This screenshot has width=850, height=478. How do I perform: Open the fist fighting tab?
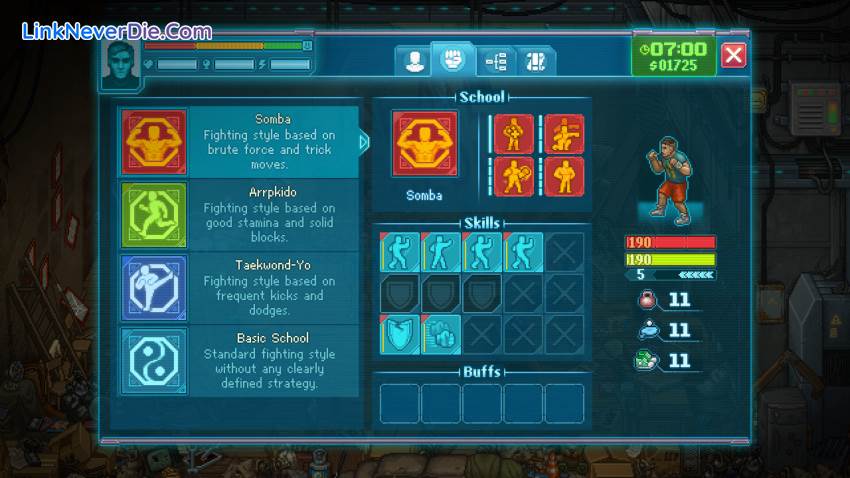pos(452,59)
